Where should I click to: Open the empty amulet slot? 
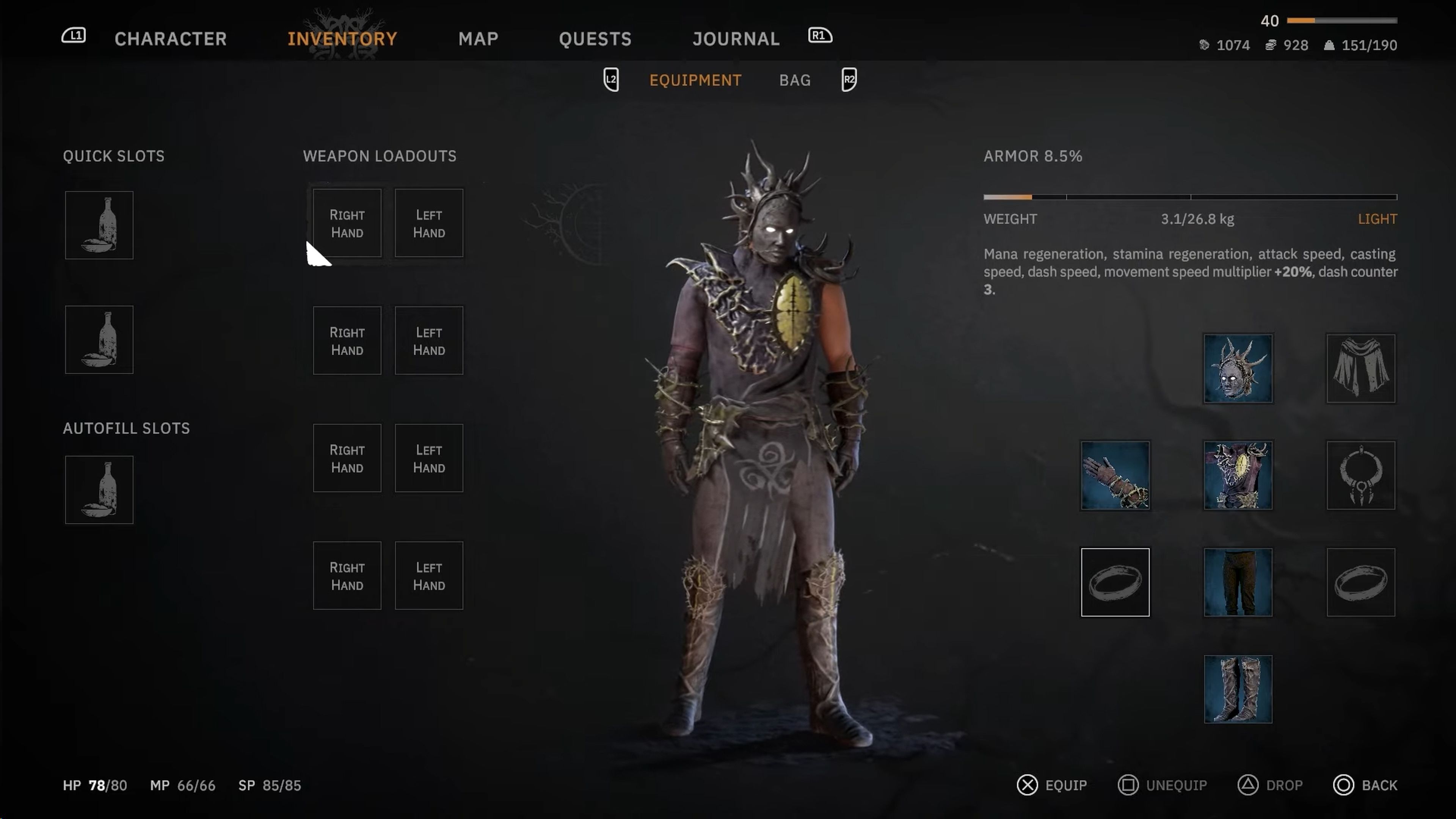coord(1360,475)
